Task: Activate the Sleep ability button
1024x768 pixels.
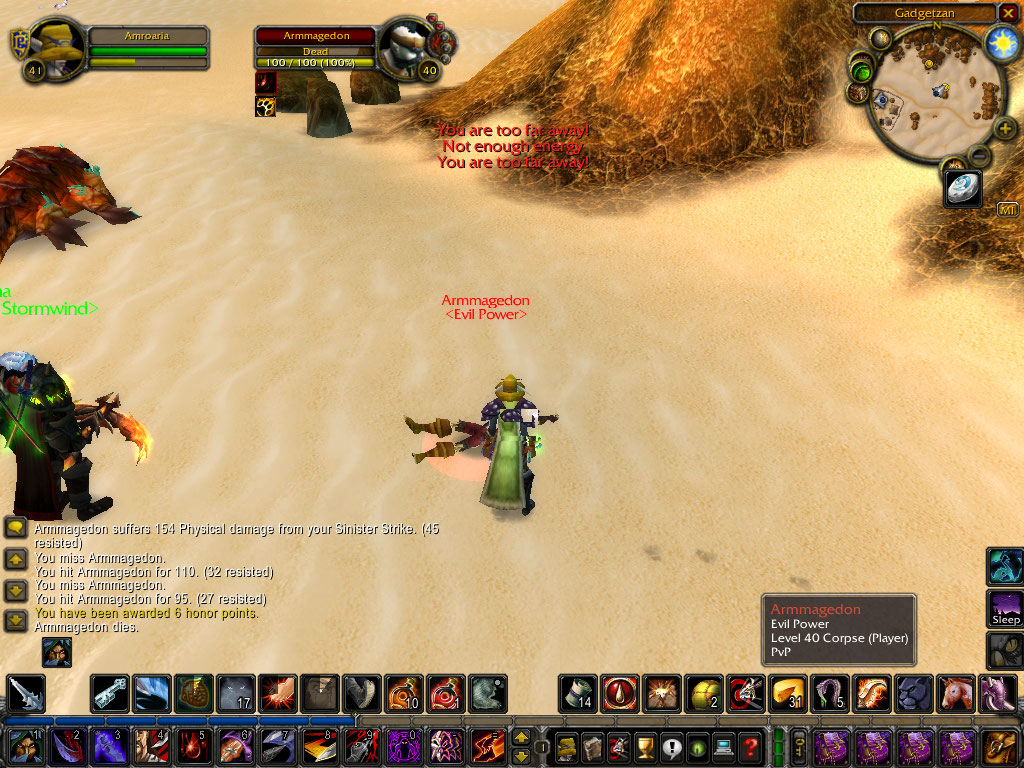Action: pos(1005,608)
